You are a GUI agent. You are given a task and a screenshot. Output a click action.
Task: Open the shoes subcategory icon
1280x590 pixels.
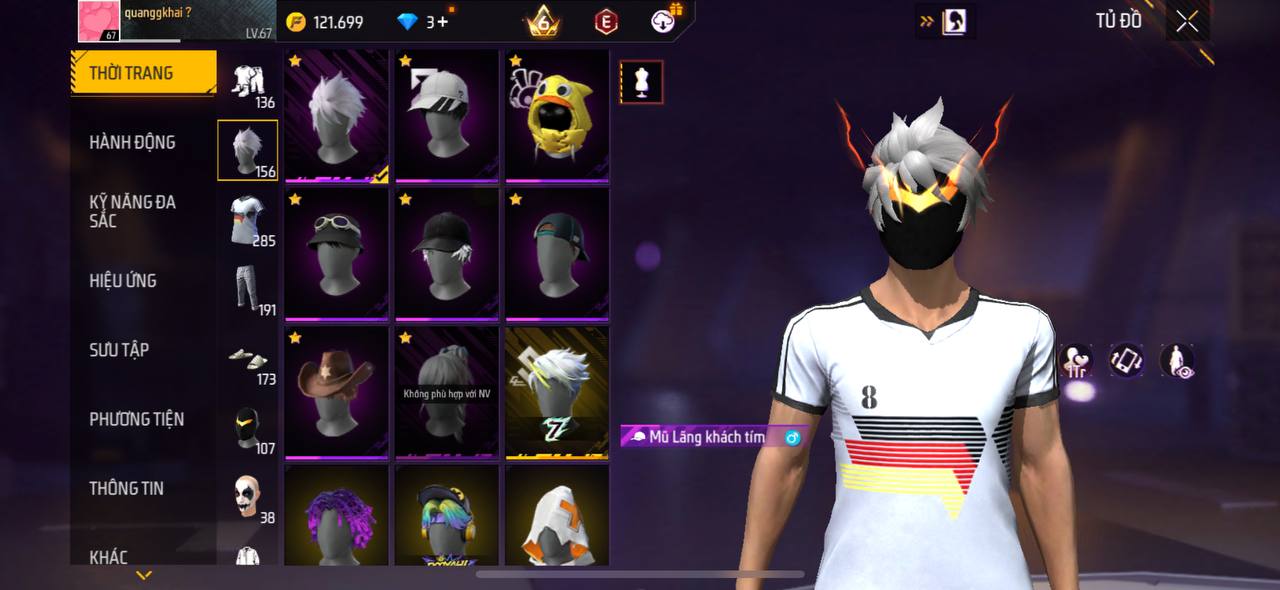tap(248, 360)
